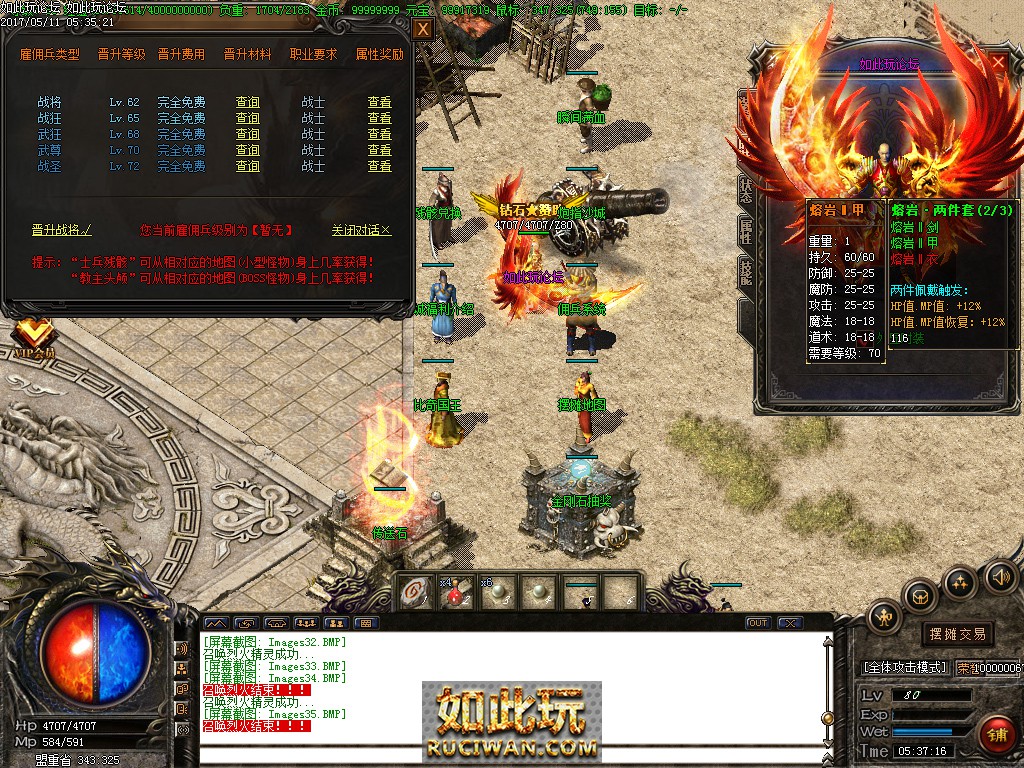Close the character equipment panel
1024x768 pixels.
pos(998,62)
